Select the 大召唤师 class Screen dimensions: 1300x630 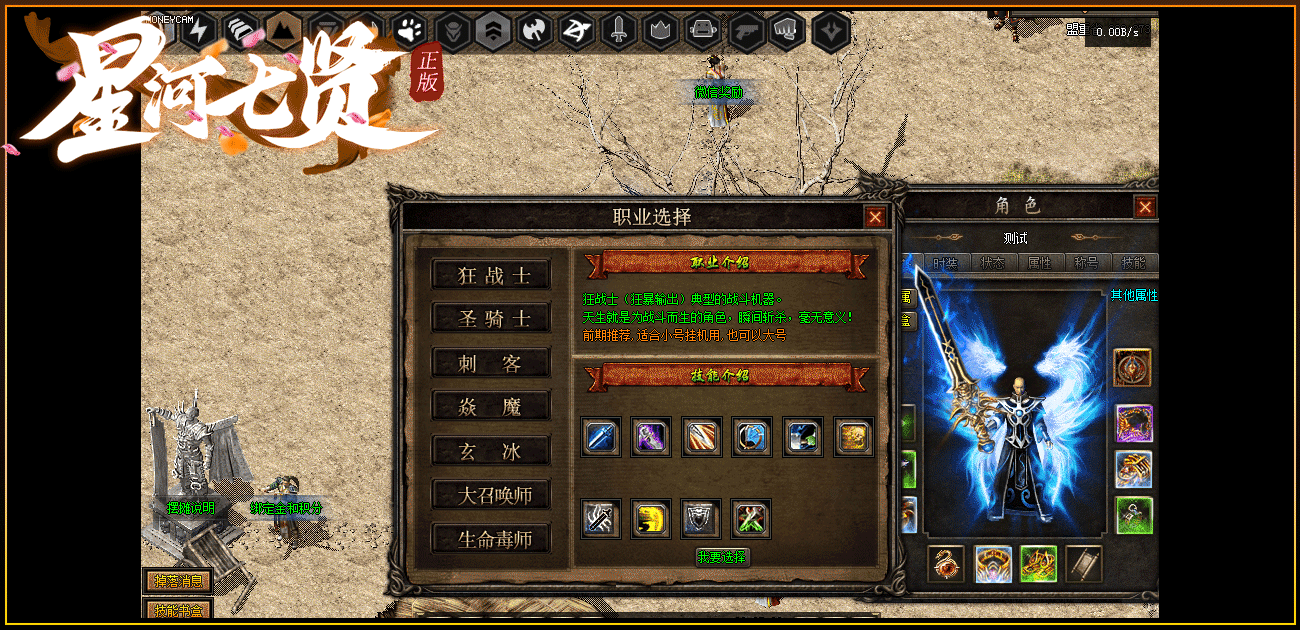click(x=491, y=495)
